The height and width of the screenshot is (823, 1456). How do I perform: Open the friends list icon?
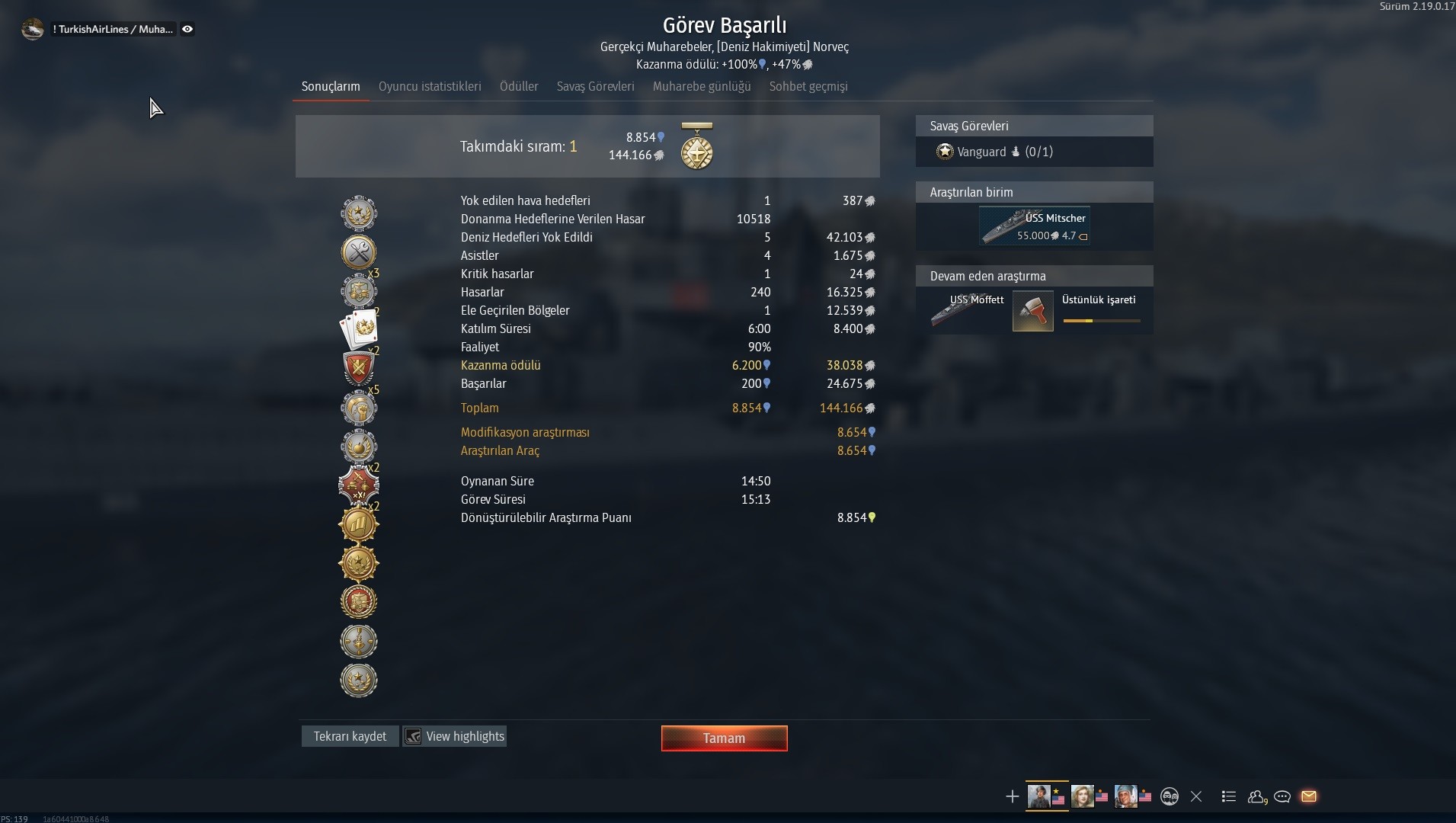pos(1256,796)
